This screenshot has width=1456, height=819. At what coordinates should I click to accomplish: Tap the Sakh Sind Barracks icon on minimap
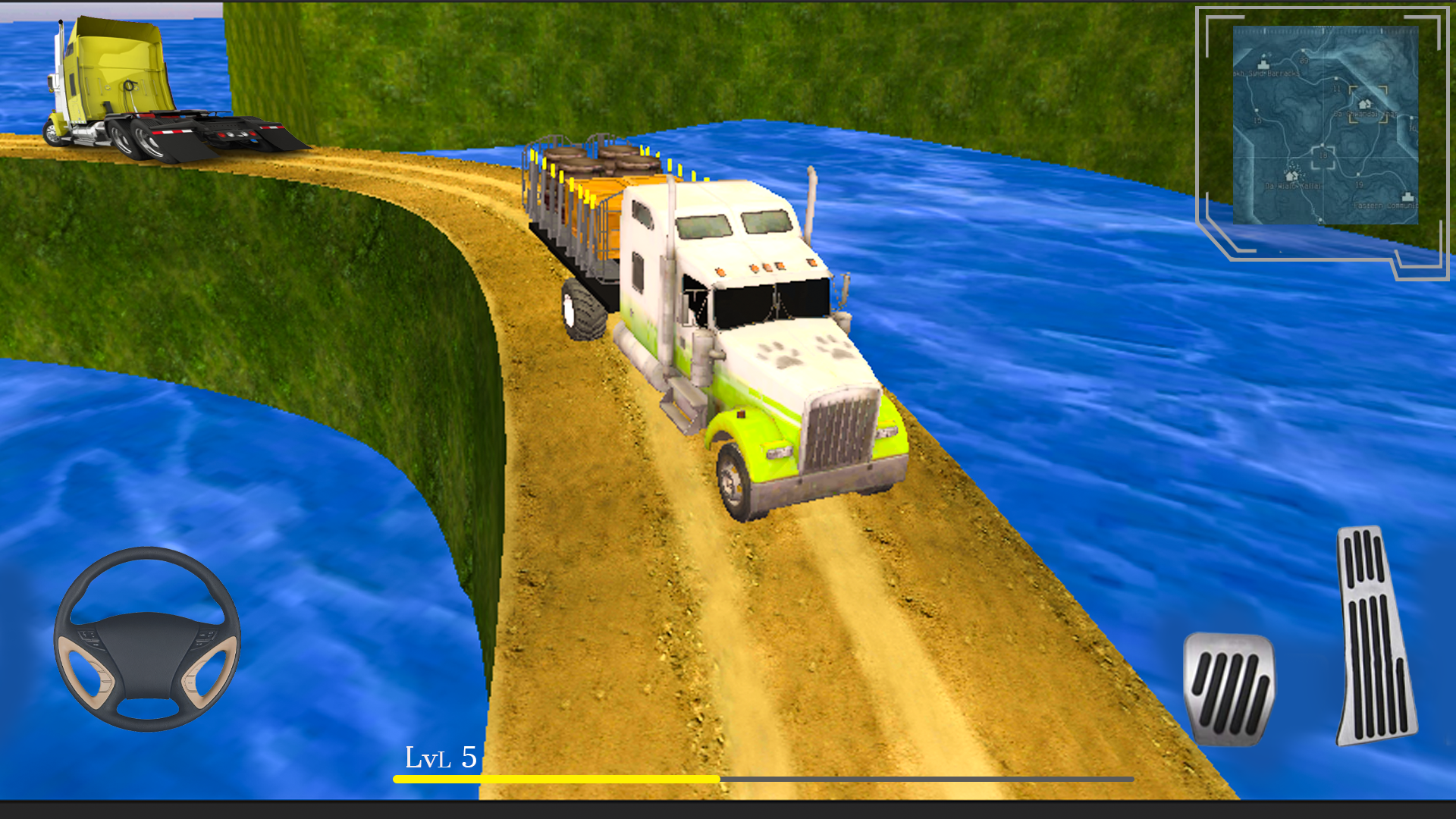click(1263, 63)
